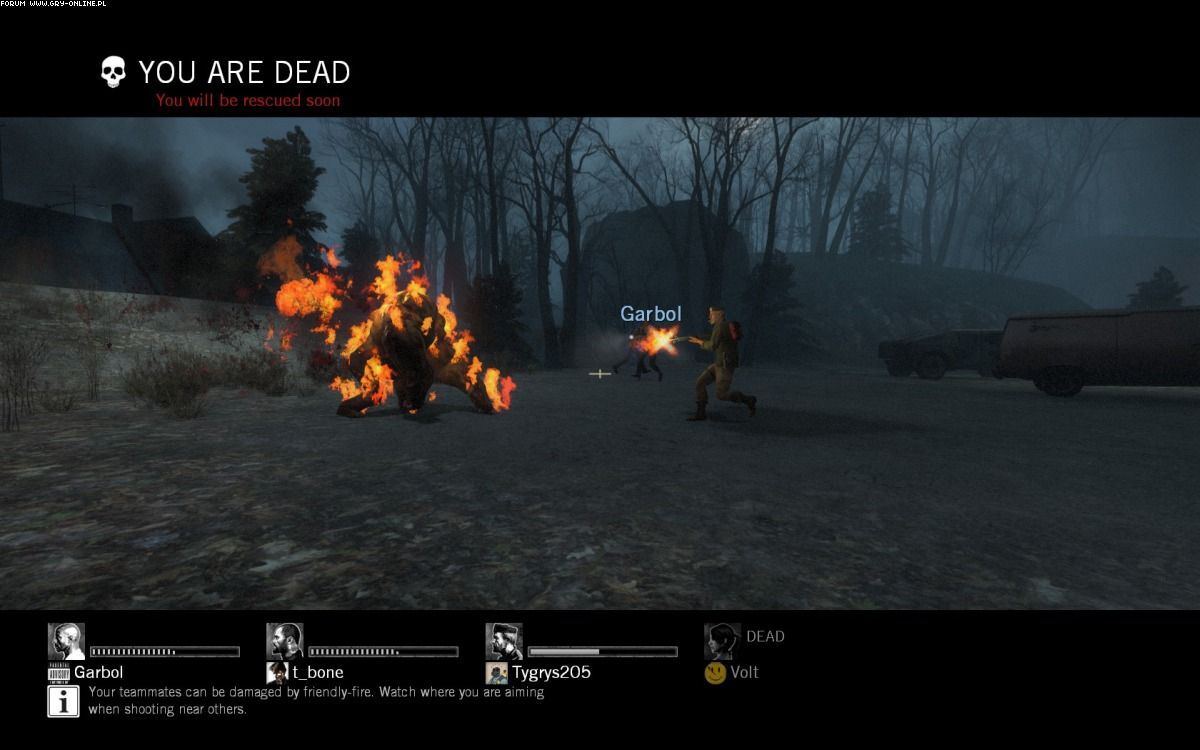Click Volt's yellow smiley avatar
The height and width of the screenshot is (750, 1200).
[715, 673]
